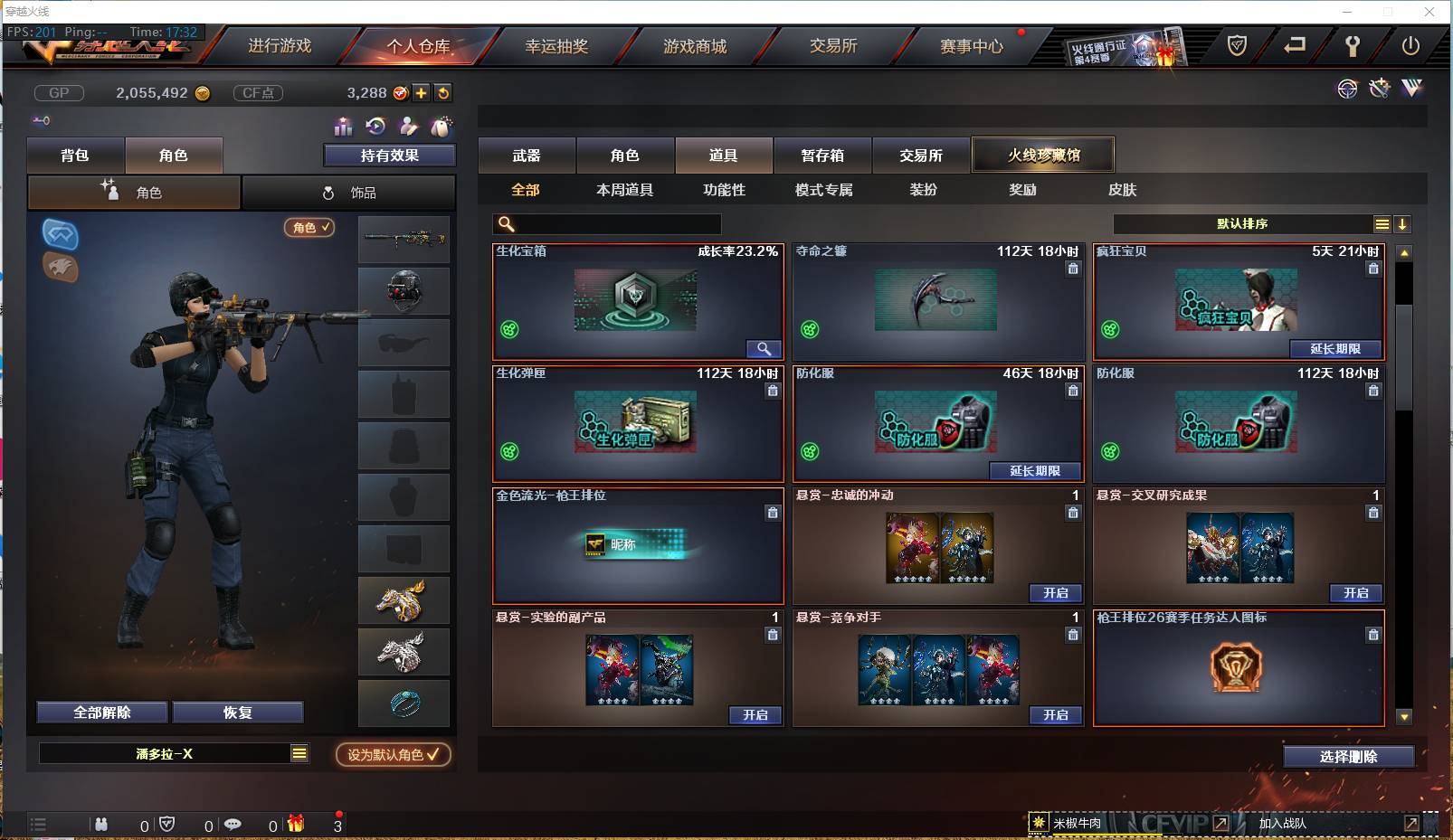This screenshot has height=840, width=1453.
Task: Click the dog-tag rewards icon next to character edit
Action: point(441,127)
